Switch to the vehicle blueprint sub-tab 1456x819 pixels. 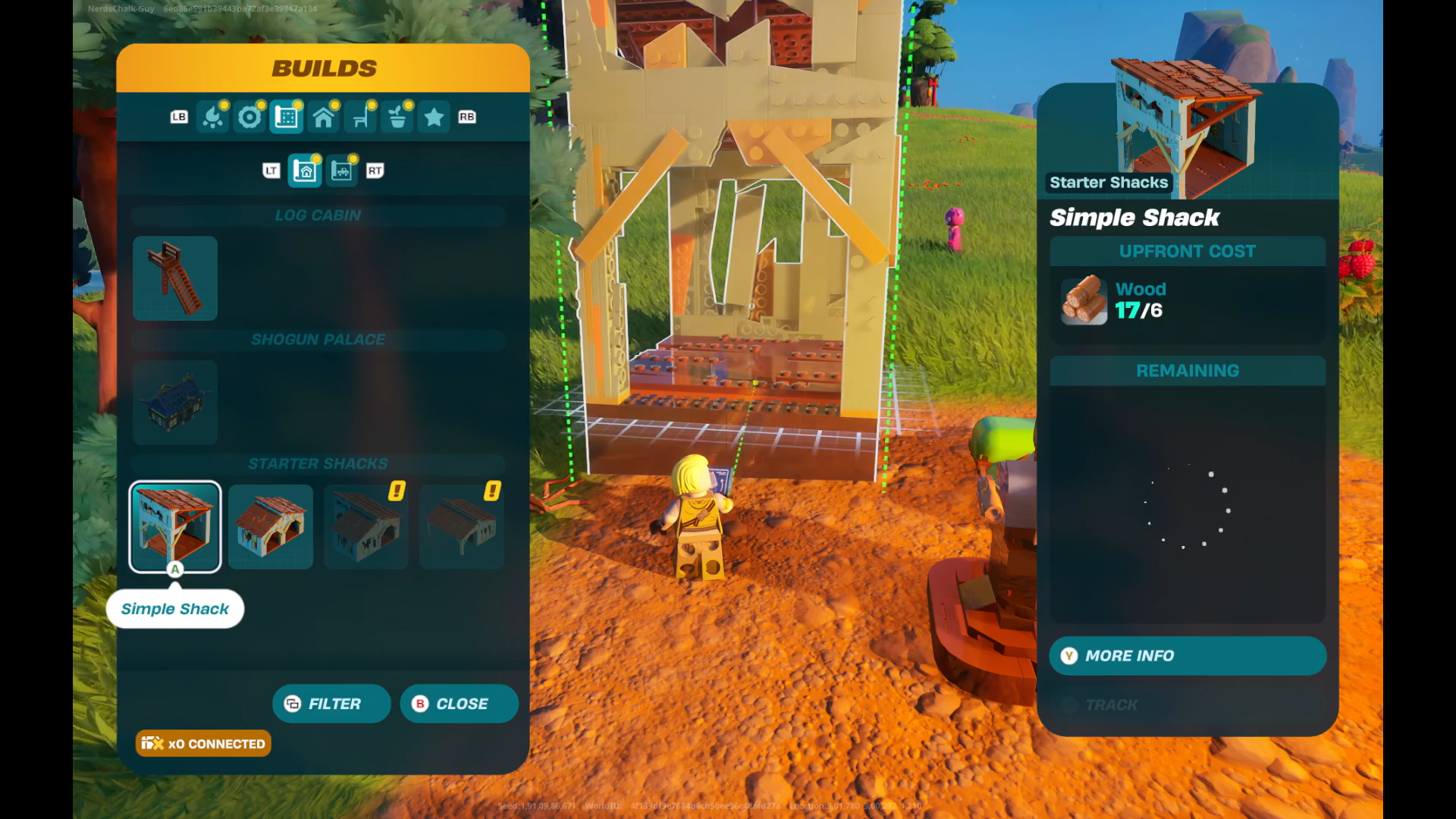point(342,171)
